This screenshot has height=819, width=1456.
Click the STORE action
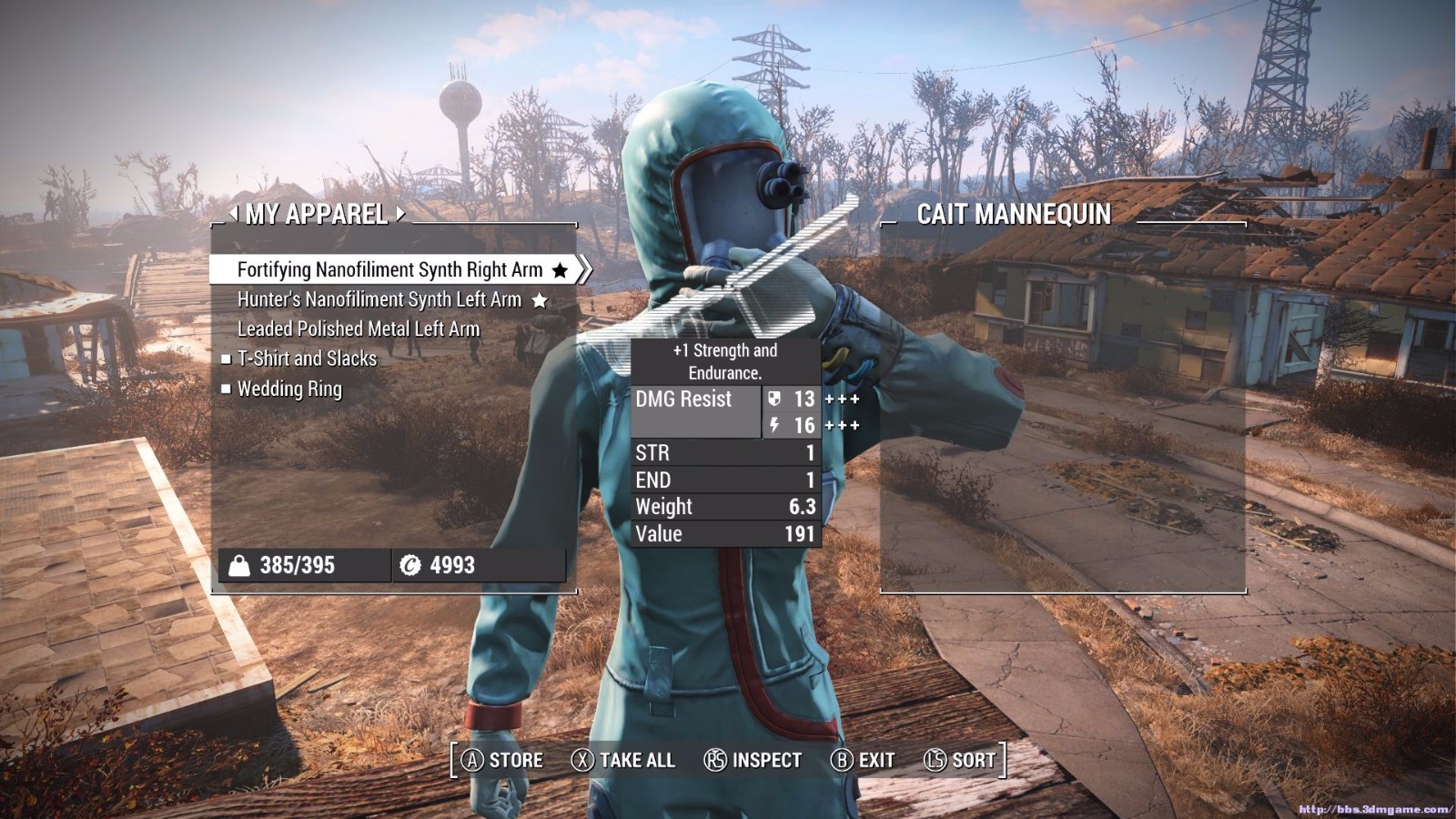(x=501, y=760)
